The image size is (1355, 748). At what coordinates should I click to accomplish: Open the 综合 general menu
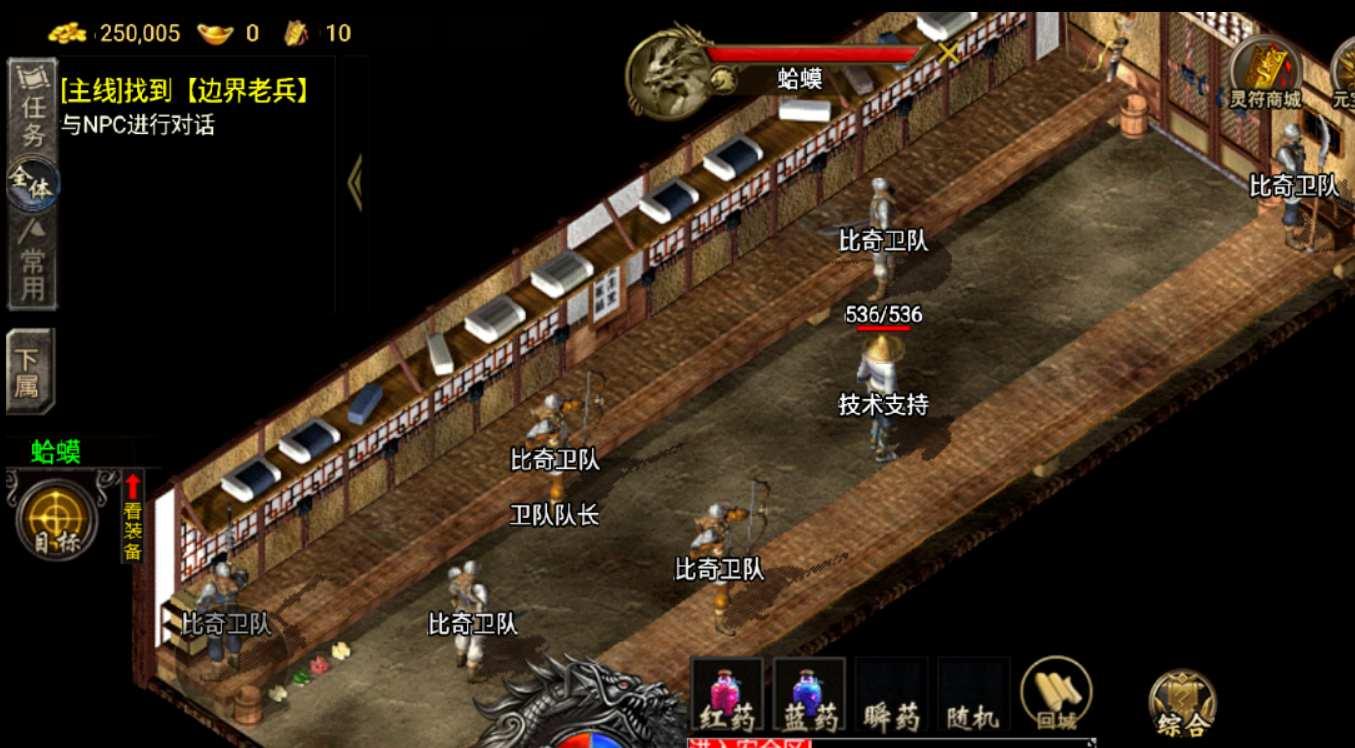coord(1182,704)
